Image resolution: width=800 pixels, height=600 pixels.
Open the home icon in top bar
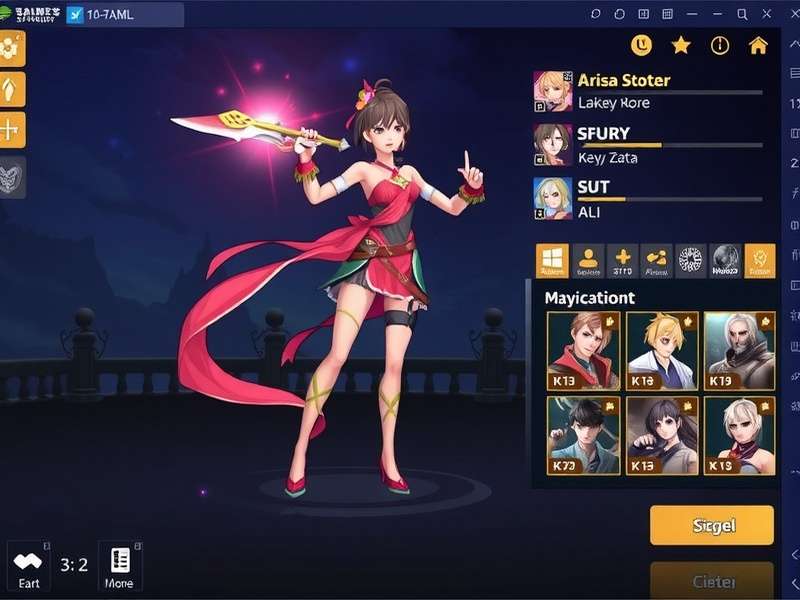click(758, 45)
